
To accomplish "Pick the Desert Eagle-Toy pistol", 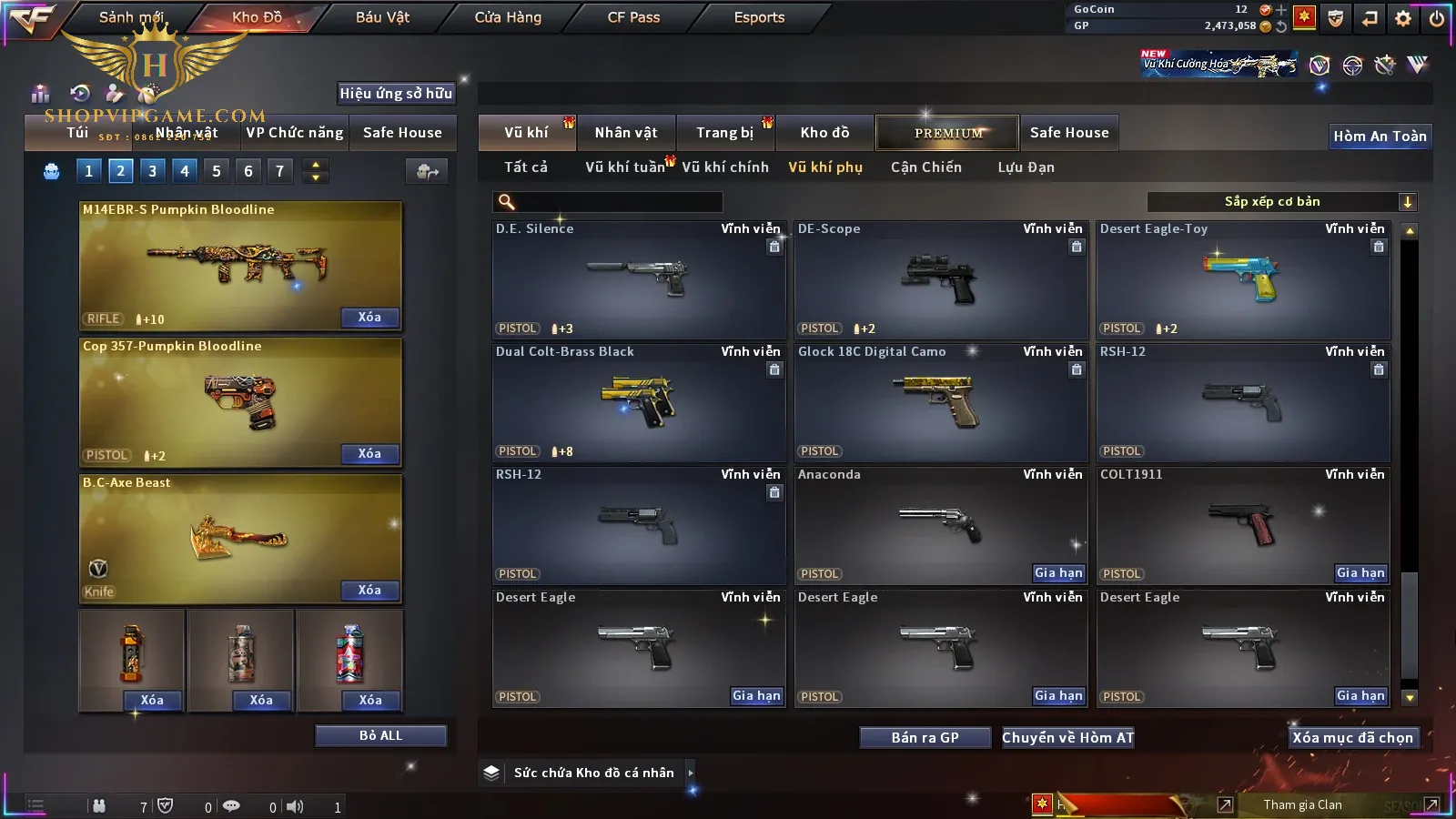I will click(1243, 279).
